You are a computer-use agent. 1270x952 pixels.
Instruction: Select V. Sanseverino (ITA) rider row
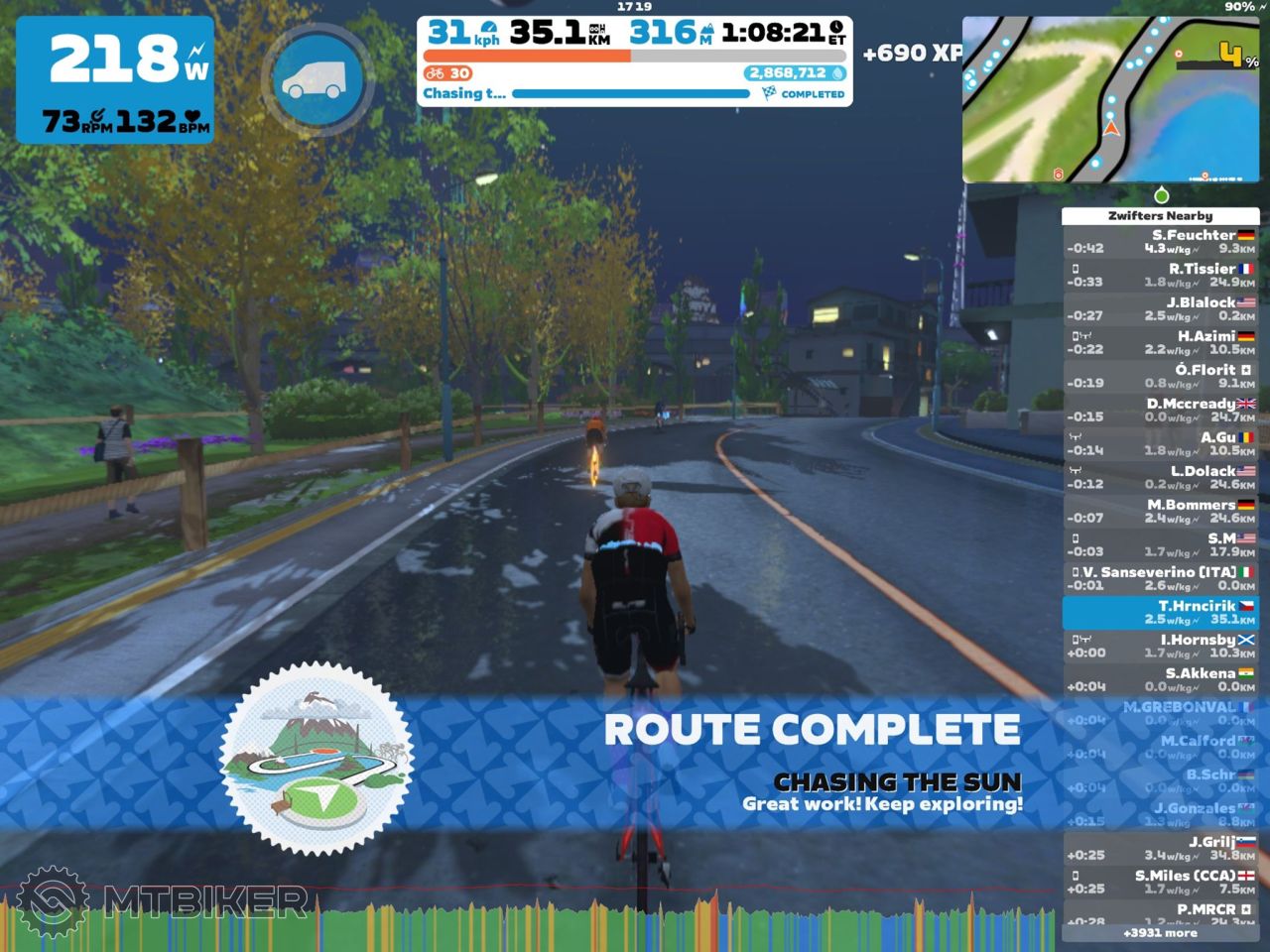1160,579
